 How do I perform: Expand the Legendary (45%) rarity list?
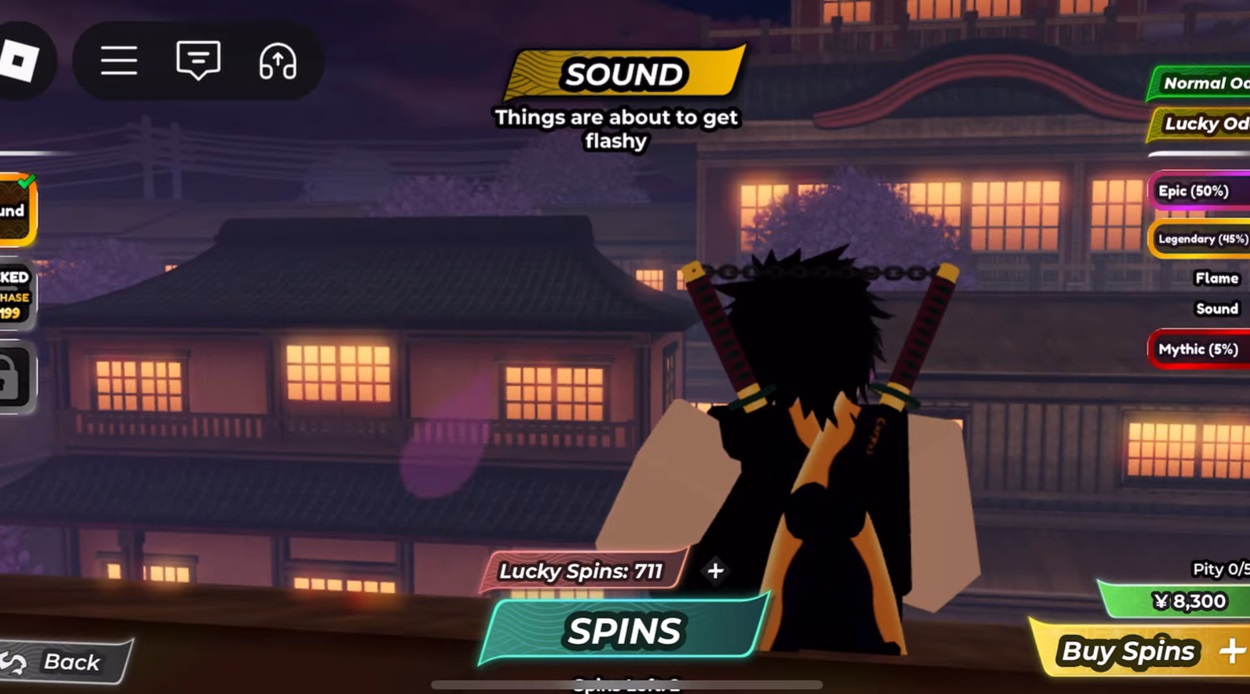1200,239
